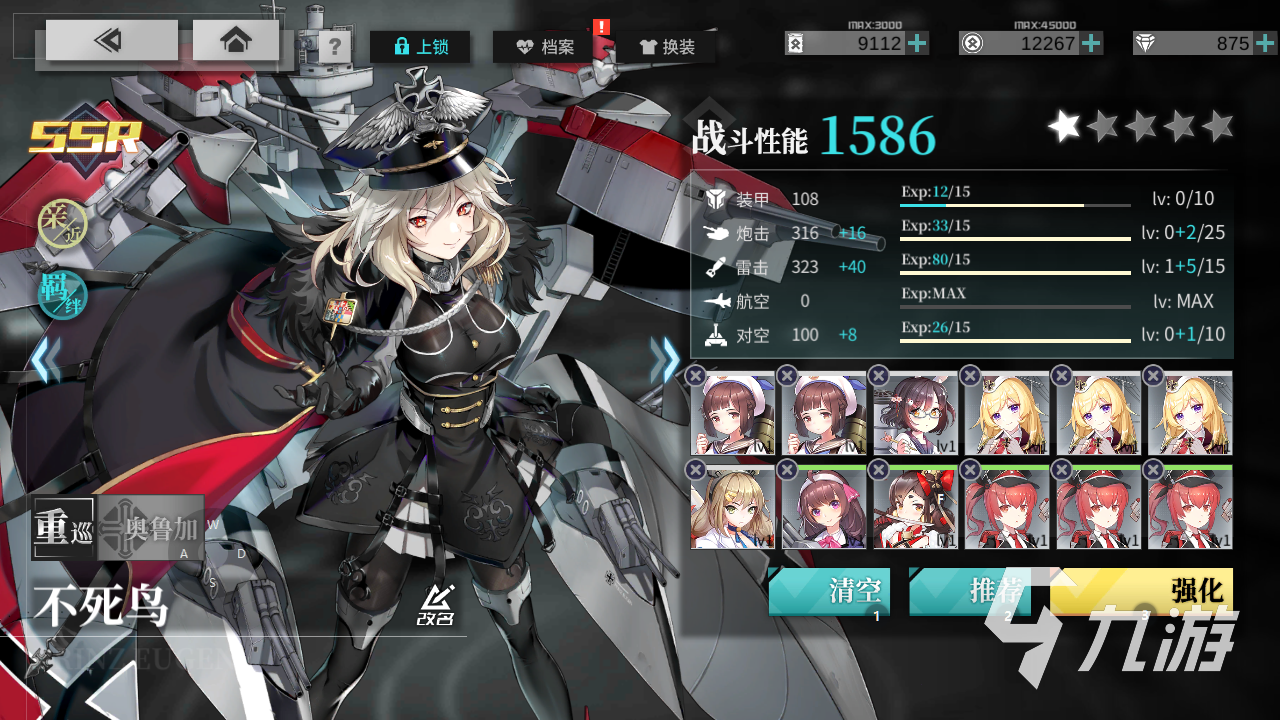Click the first rarity star to toggle it
Image resolution: width=1280 pixels, height=720 pixels.
tap(1065, 126)
